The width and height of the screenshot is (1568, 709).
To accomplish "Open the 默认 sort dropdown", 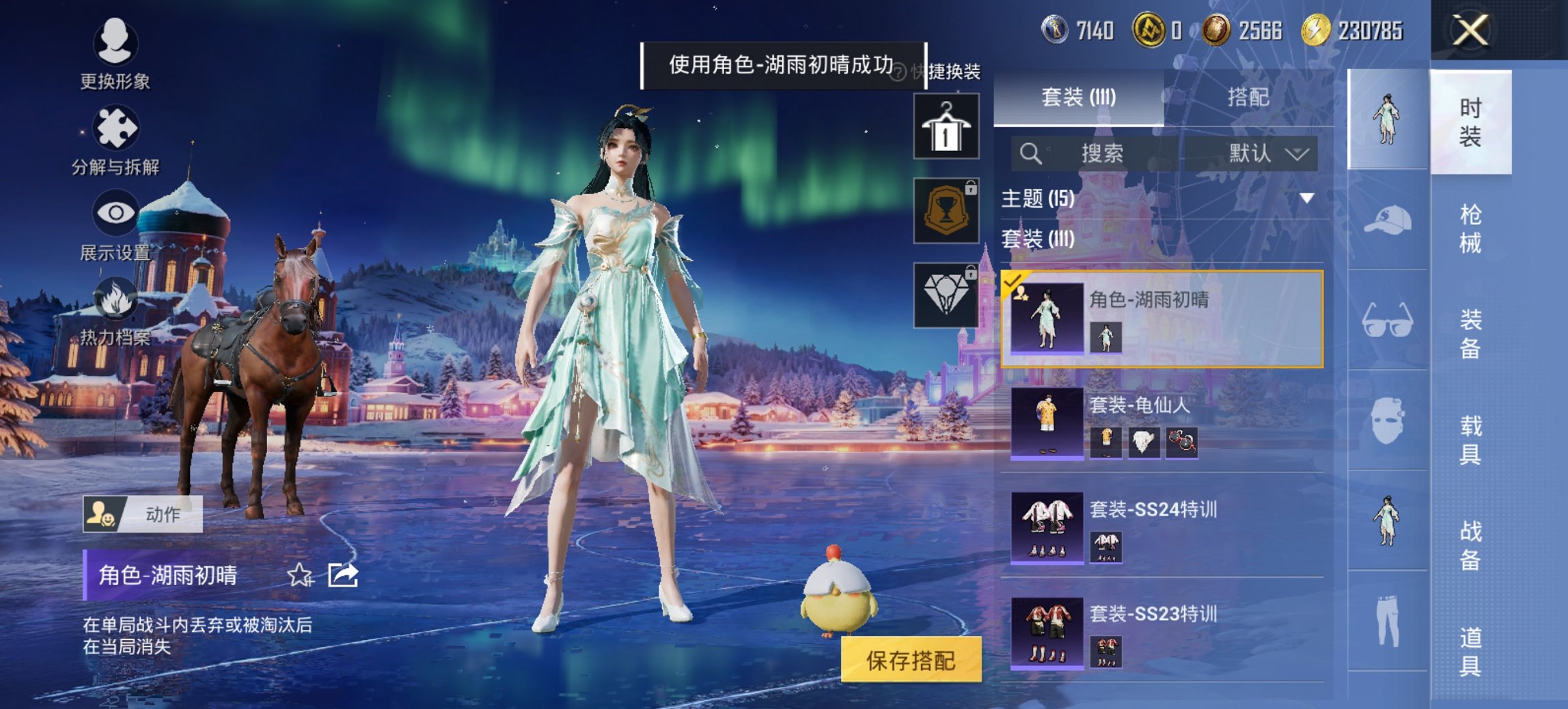I will [1267, 153].
